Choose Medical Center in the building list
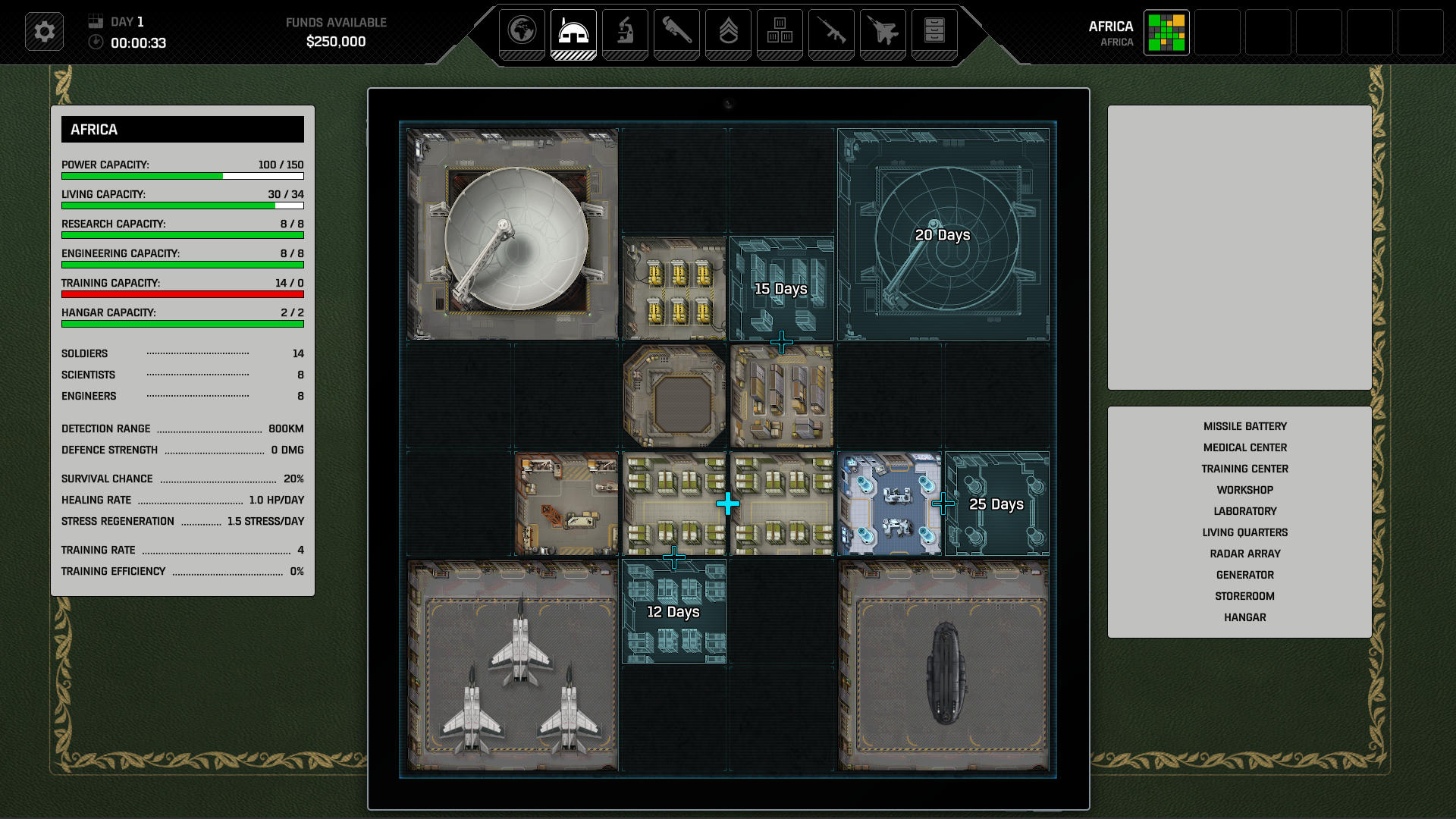 [1244, 447]
